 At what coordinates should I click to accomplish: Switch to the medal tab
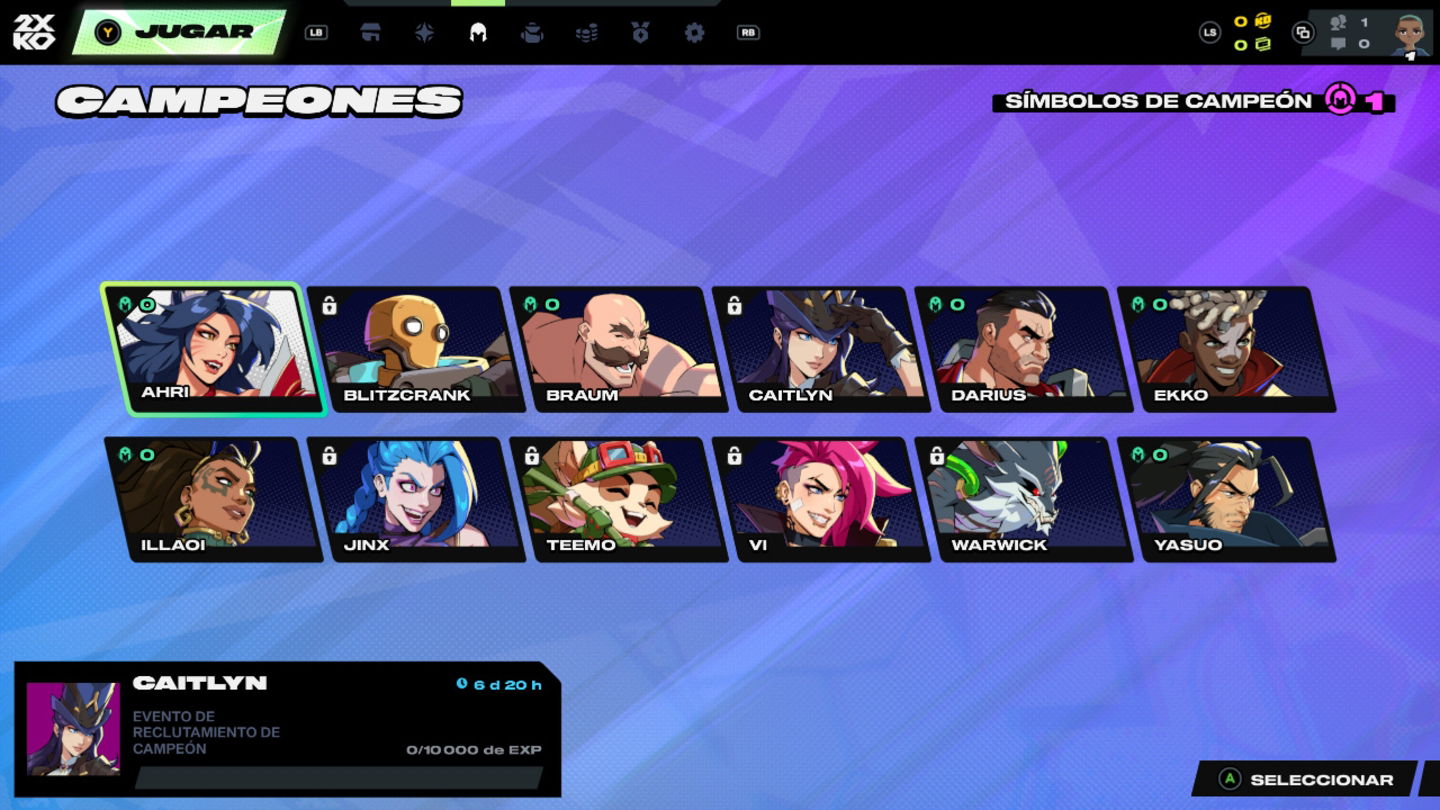(640, 32)
